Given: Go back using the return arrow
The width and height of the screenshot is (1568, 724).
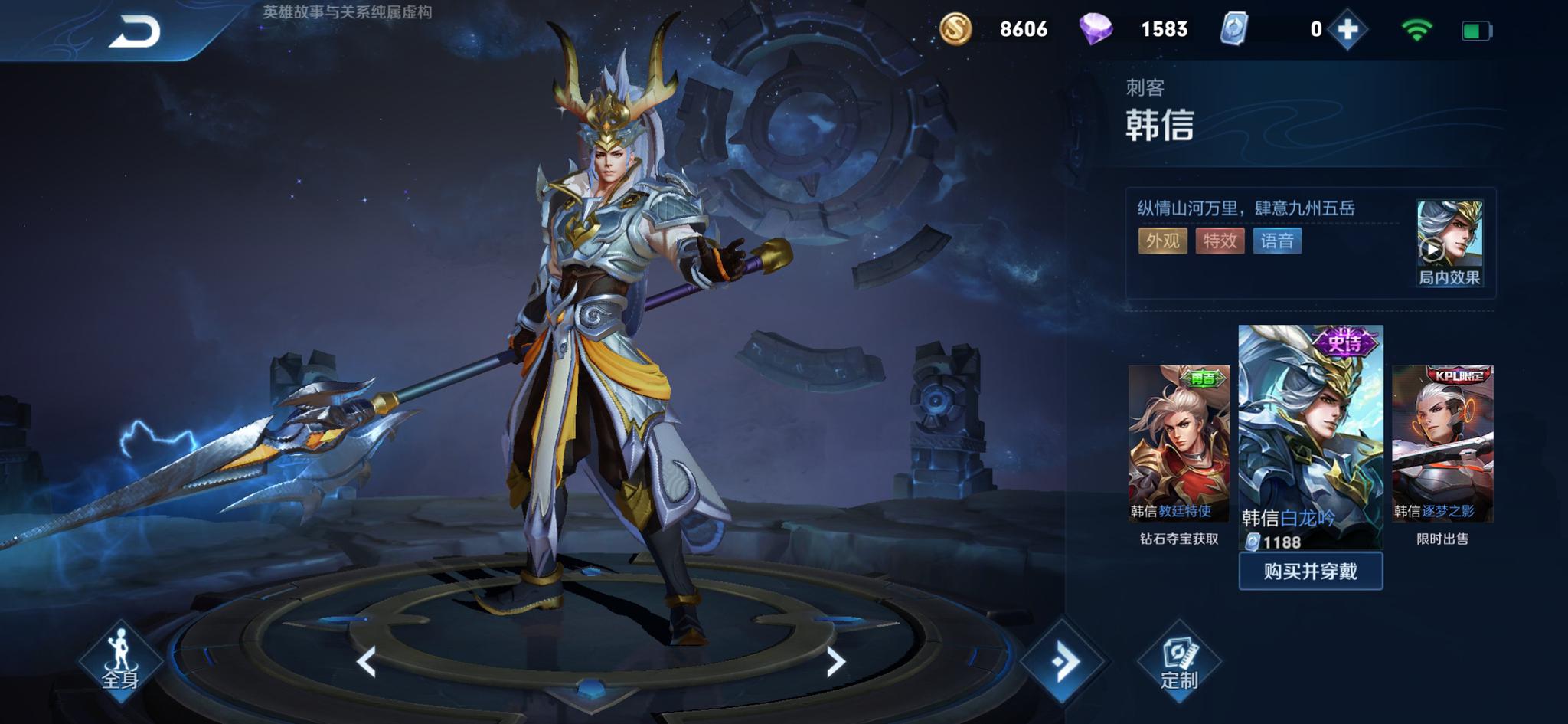Looking at the screenshot, I should point(135,31).
